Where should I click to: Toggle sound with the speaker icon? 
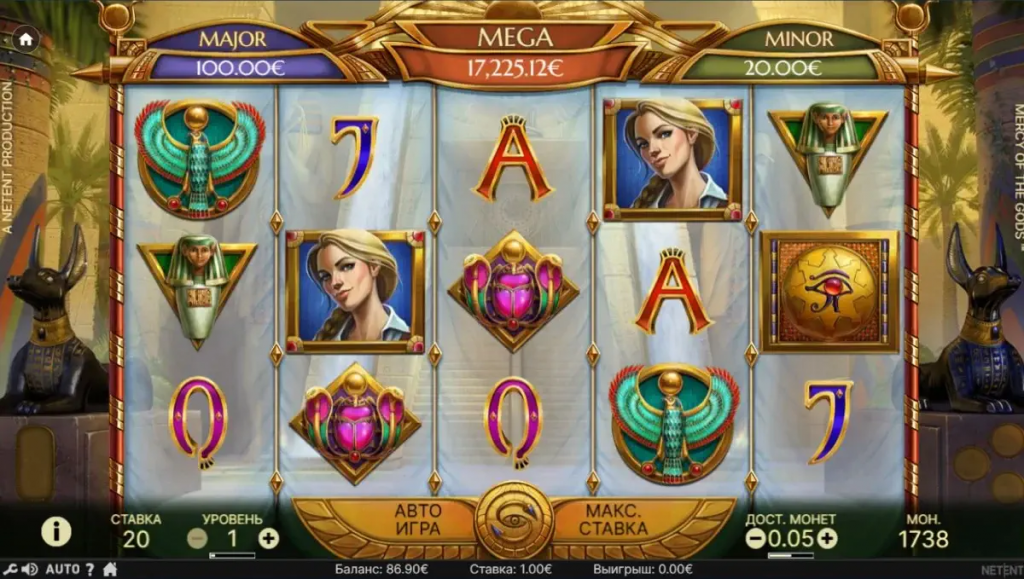click(29, 570)
